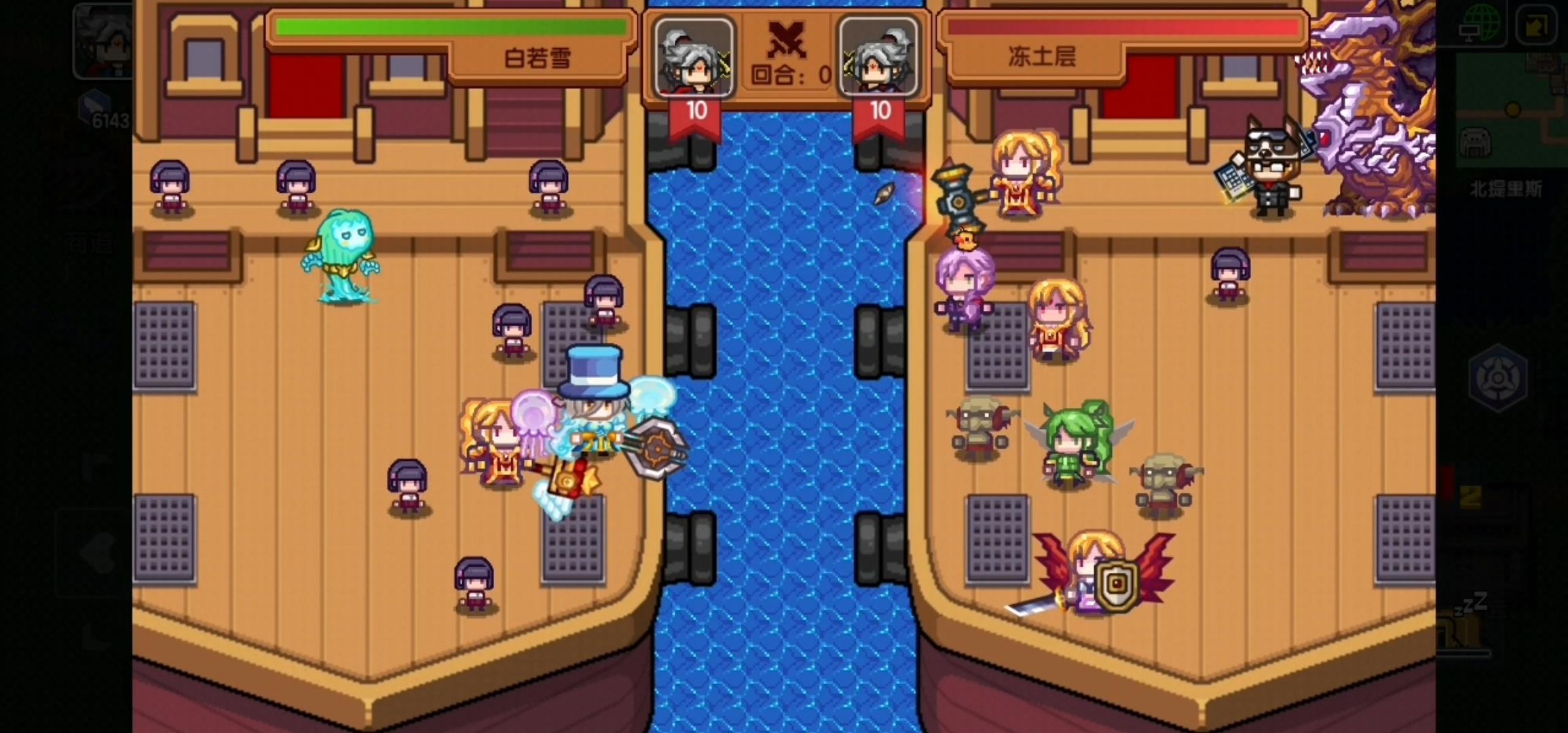Click the red 10 banner under the right portrait
Image resolution: width=1568 pixels, height=733 pixels.
click(x=880, y=111)
